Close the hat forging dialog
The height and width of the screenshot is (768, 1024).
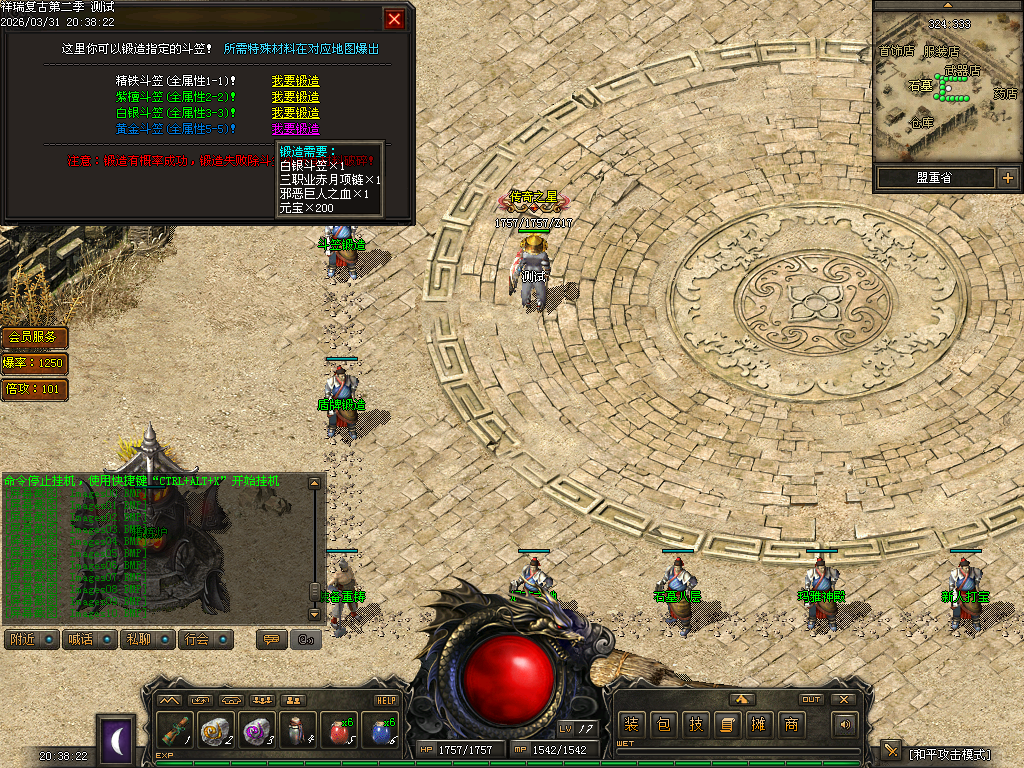coord(395,19)
